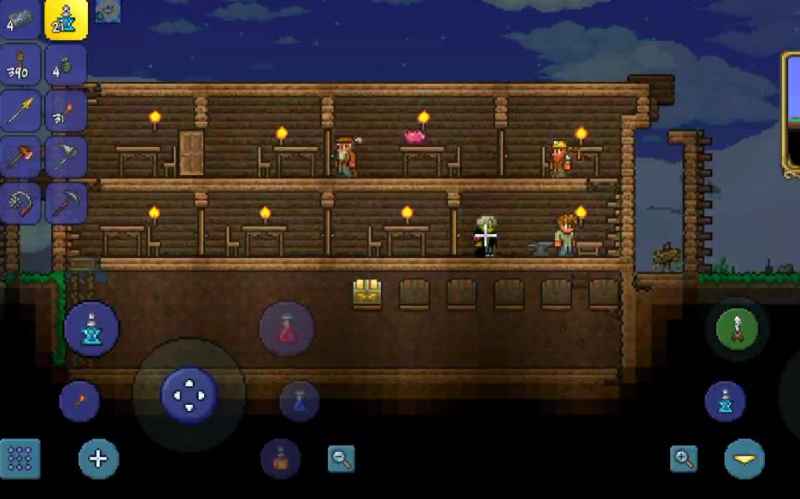Zoom in with the plus magnifier button
800x499 pixels.
point(684,459)
